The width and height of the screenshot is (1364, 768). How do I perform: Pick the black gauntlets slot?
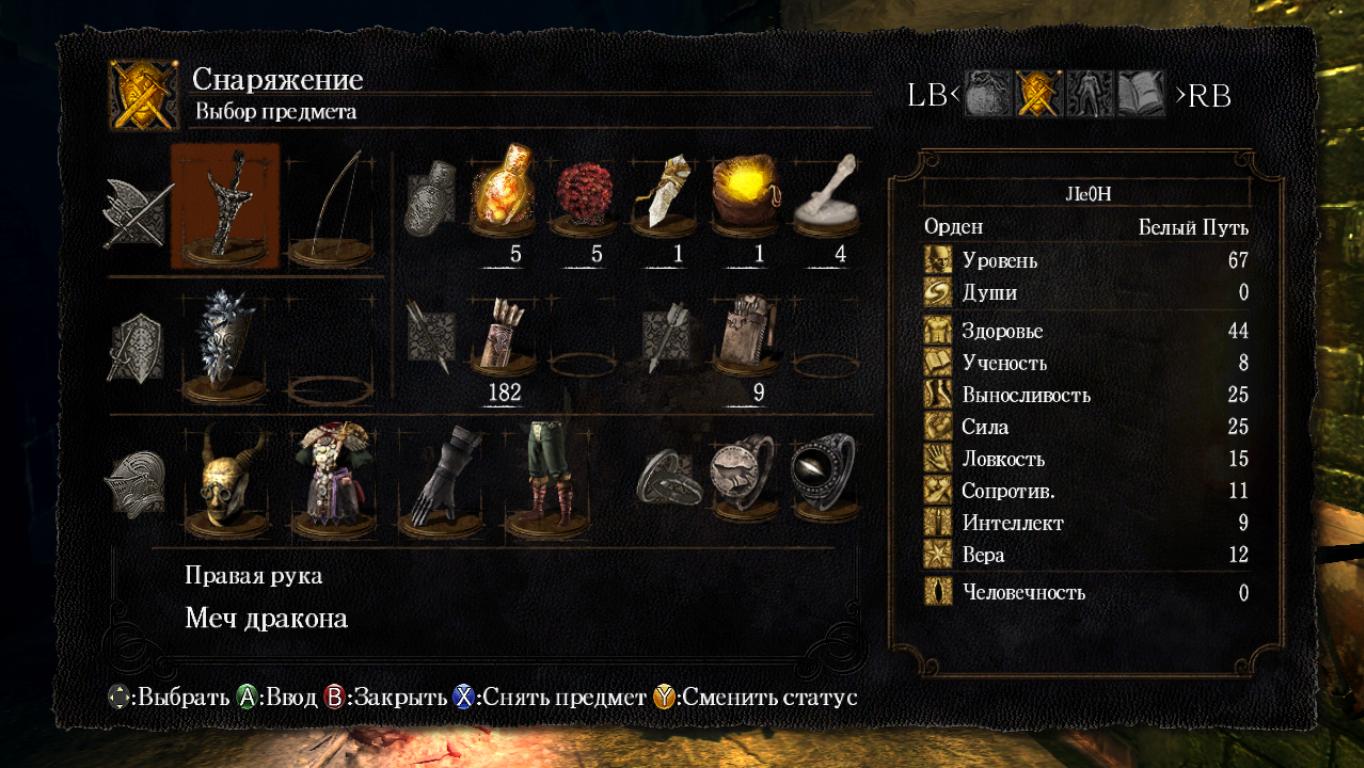(x=442, y=480)
